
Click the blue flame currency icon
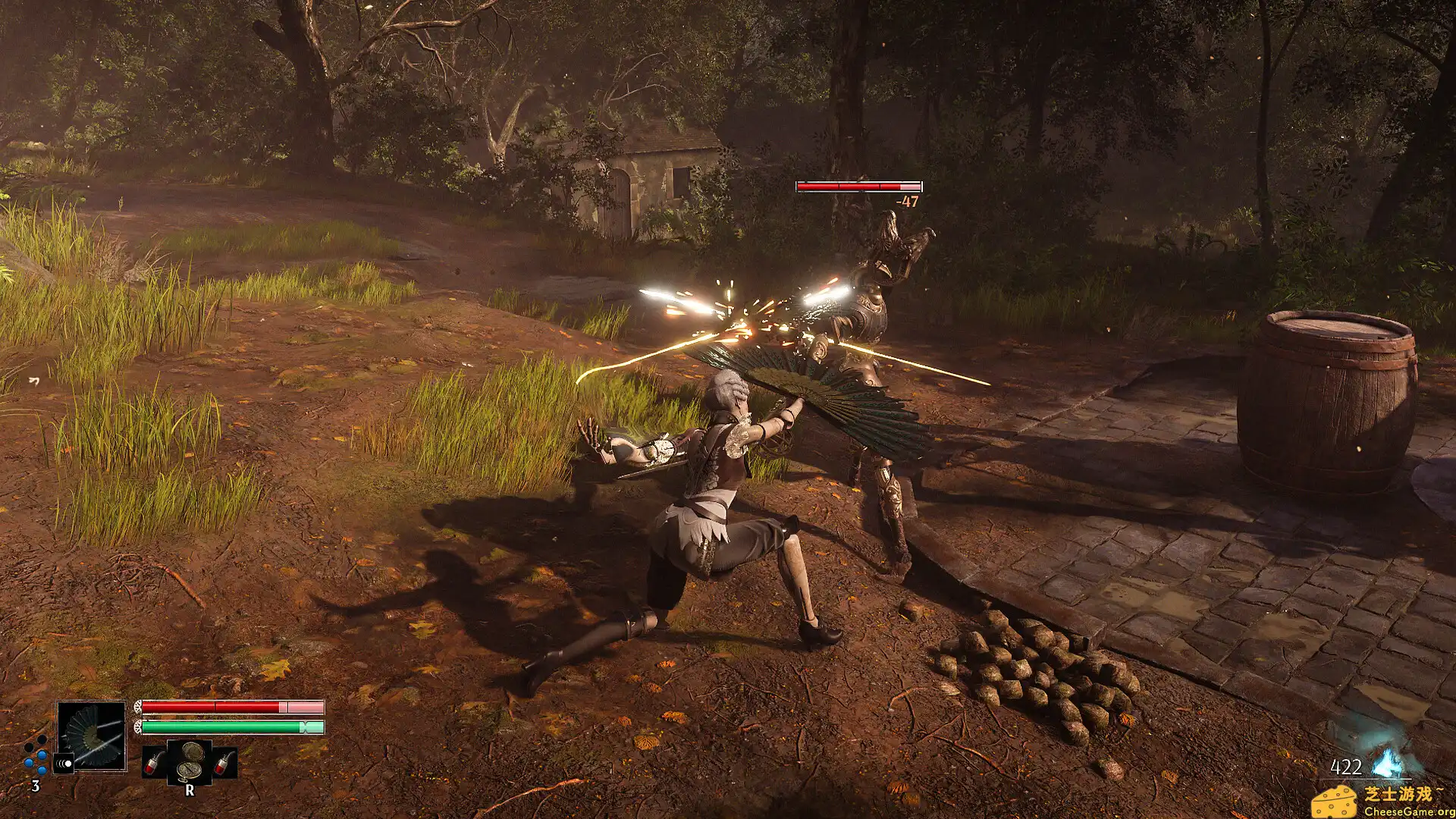pos(1388,763)
